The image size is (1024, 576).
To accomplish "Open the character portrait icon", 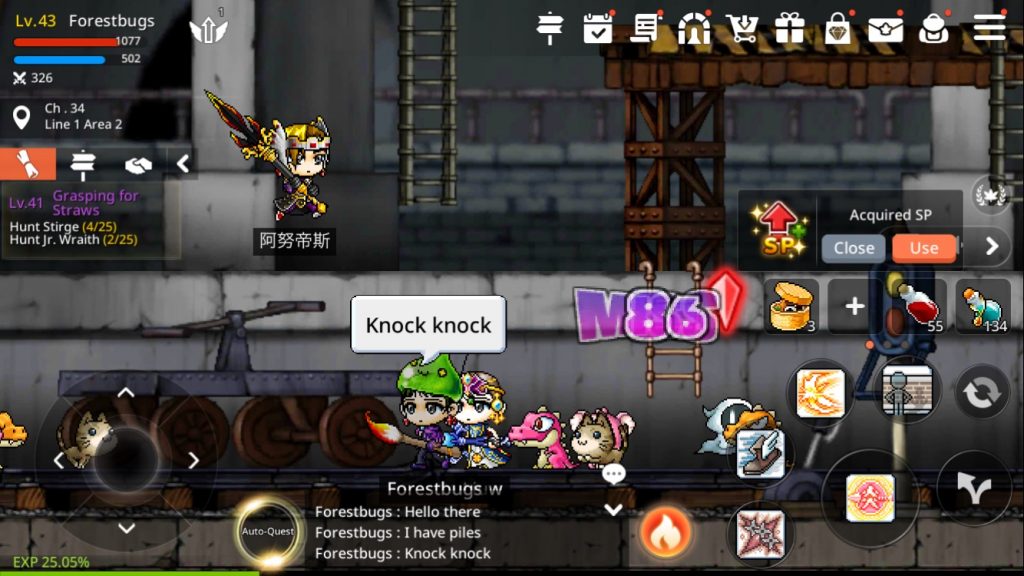I will coord(933,28).
